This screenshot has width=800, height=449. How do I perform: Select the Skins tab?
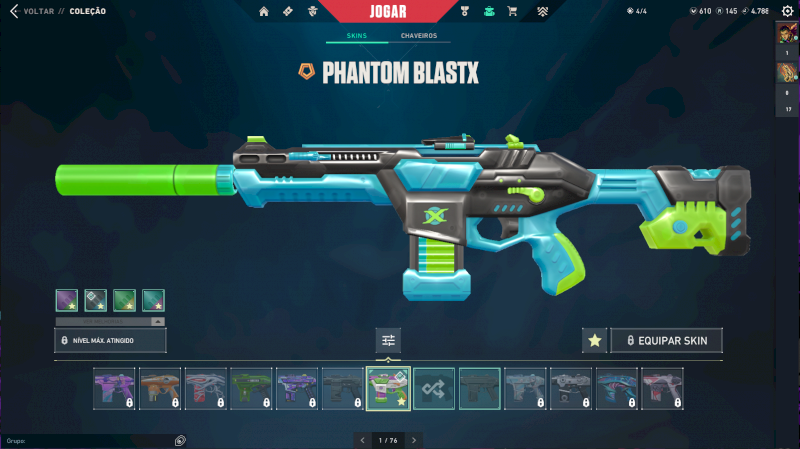(x=357, y=36)
